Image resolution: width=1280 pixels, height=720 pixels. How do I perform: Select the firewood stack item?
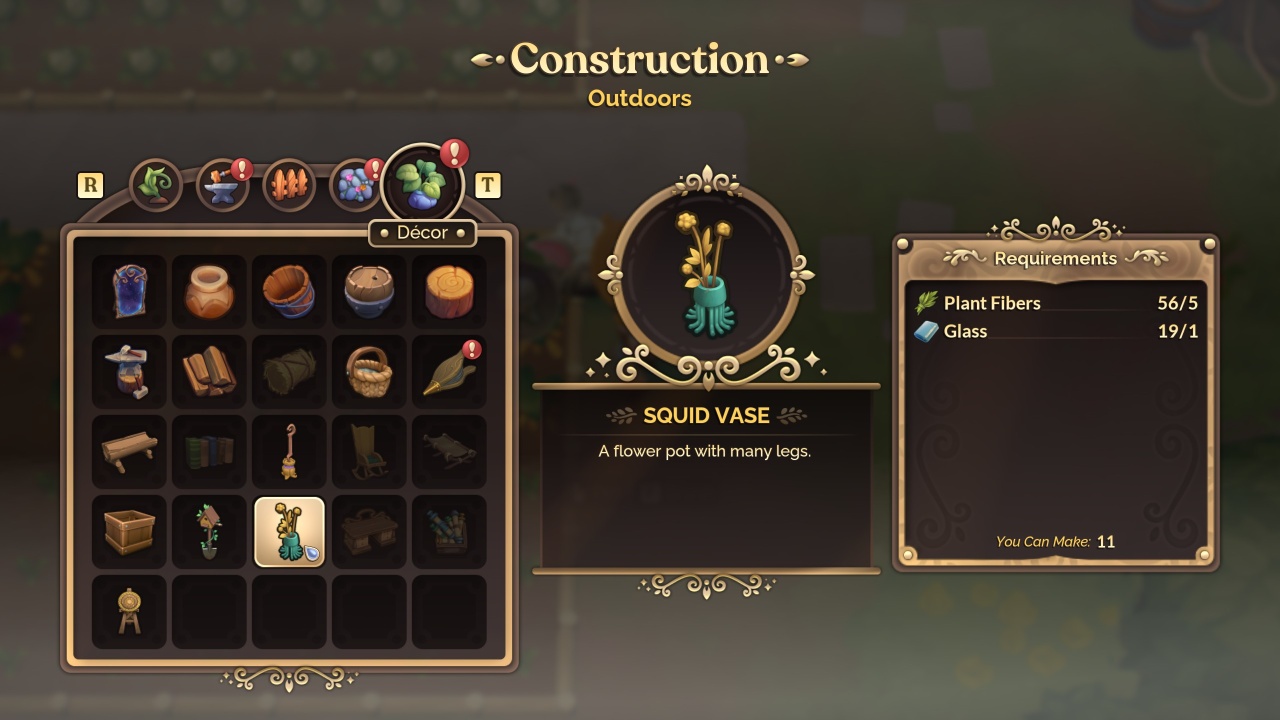coord(208,370)
